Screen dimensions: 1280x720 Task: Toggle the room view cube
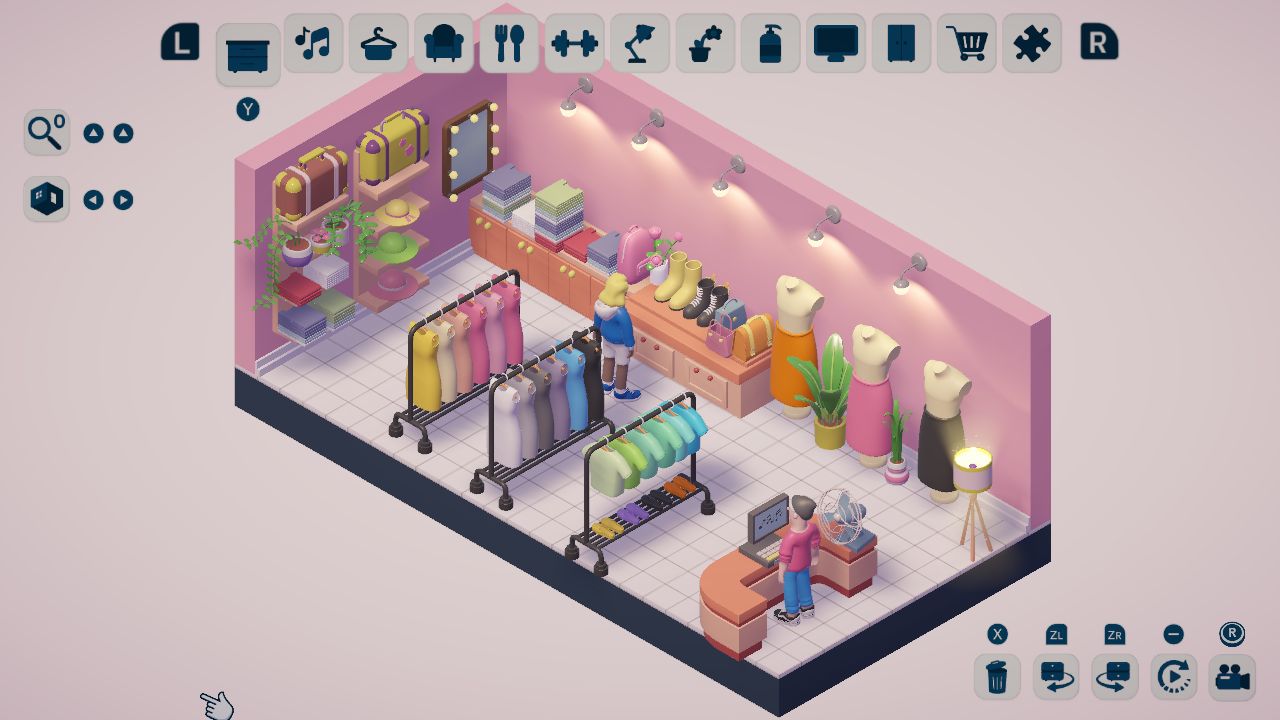[45, 198]
